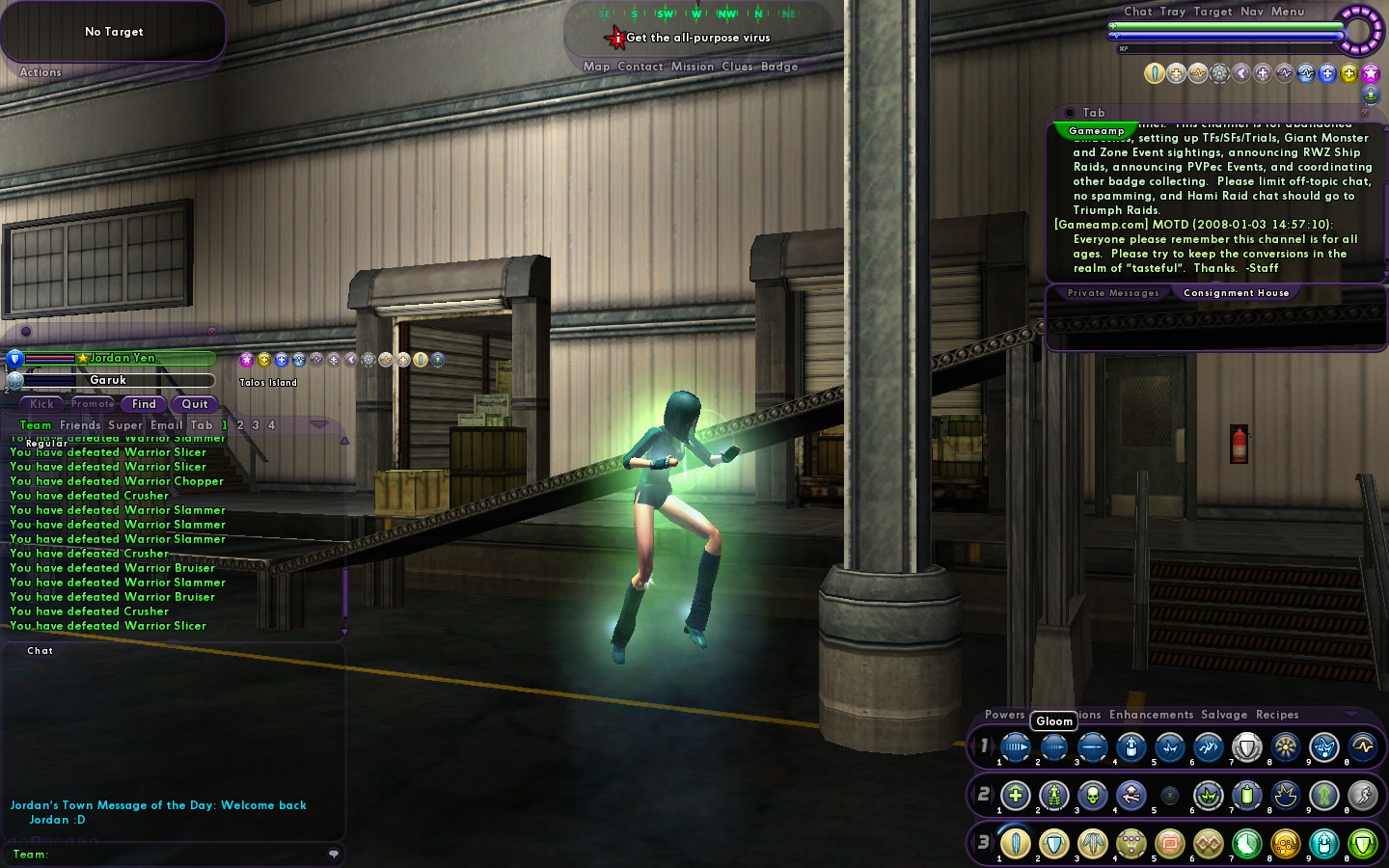Viewport: 1389px width, 868px height.
Task: Switch to the Friends tab
Action: (x=80, y=425)
